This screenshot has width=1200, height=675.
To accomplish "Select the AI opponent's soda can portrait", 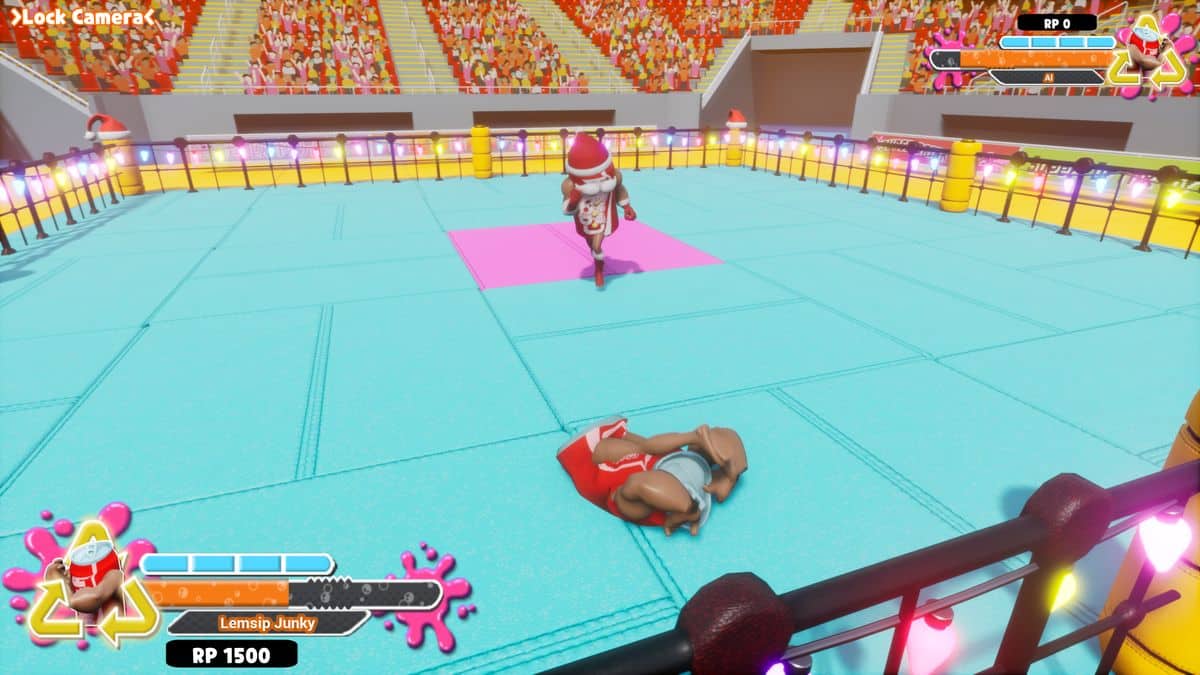I will (x=1148, y=52).
